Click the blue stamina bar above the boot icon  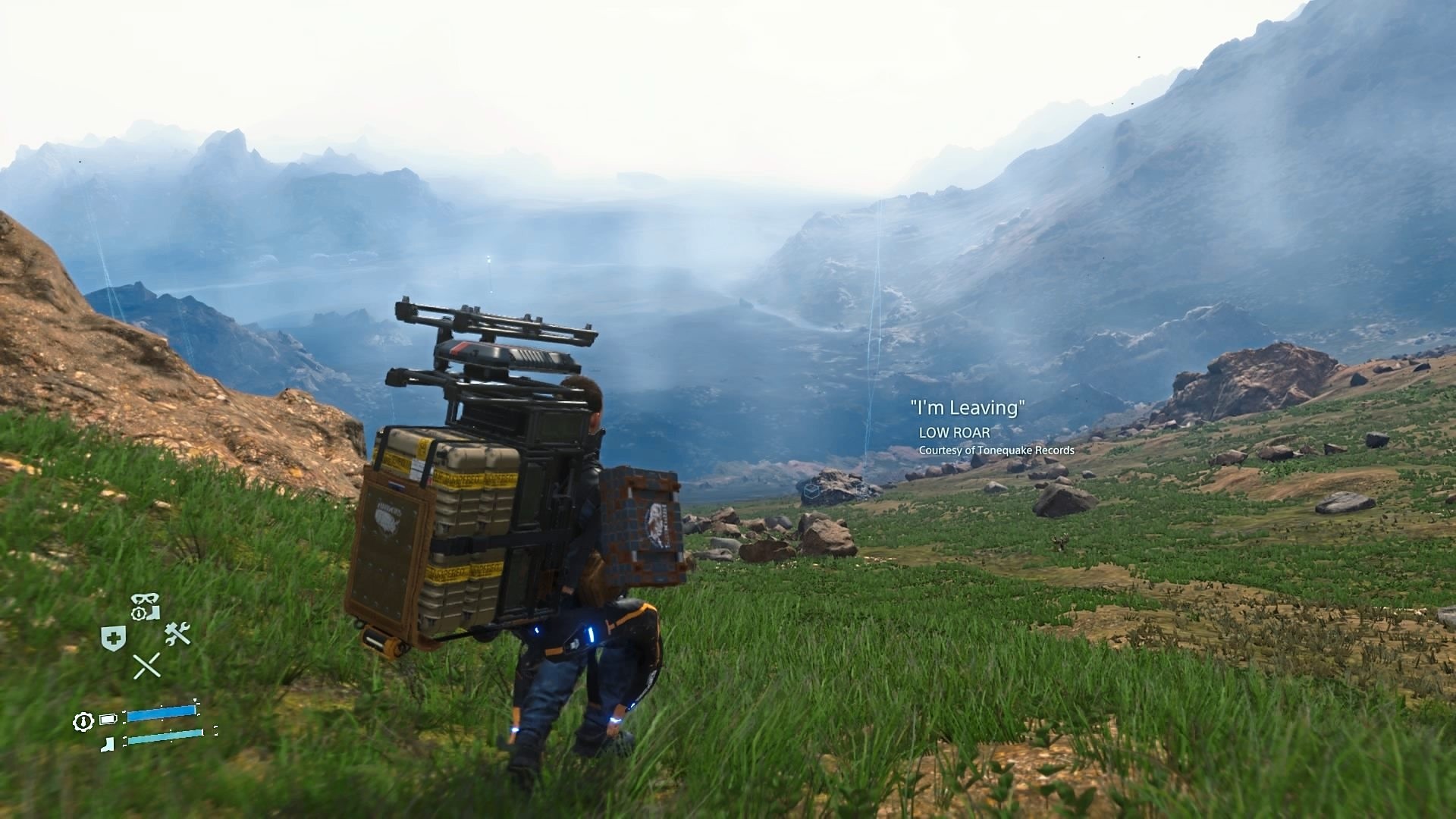161,714
